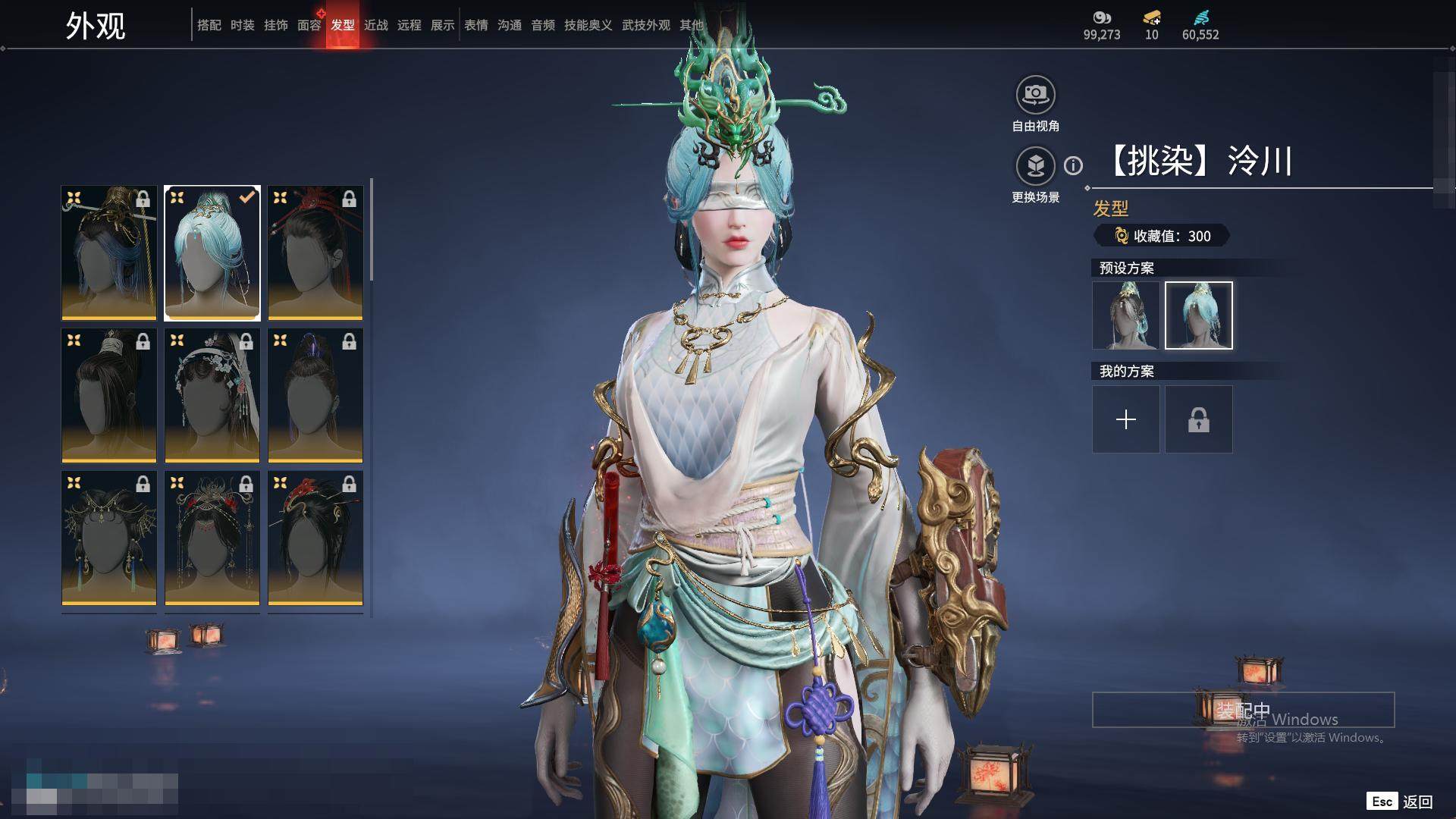Open the 远程 tab

[409, 25]
